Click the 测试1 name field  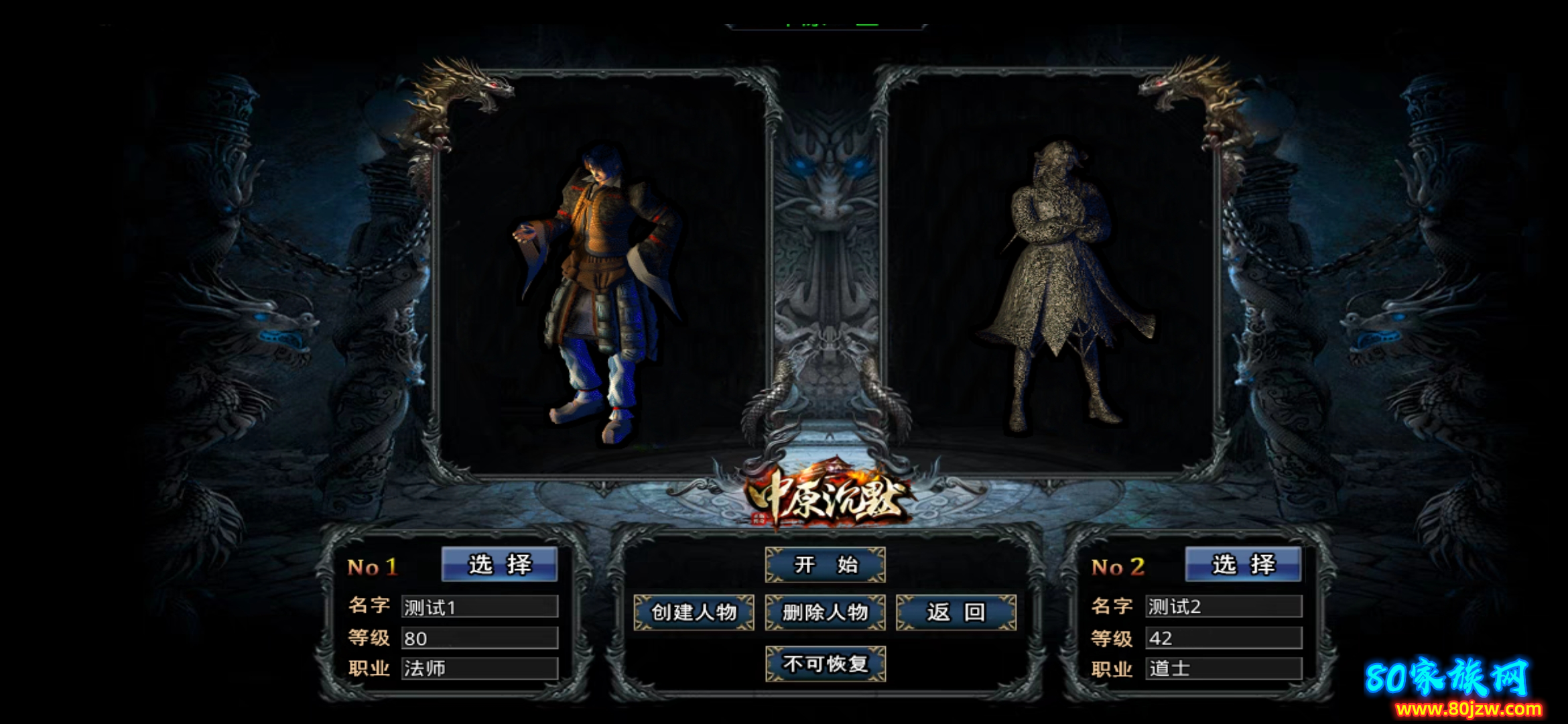click(x=479, y=607)
